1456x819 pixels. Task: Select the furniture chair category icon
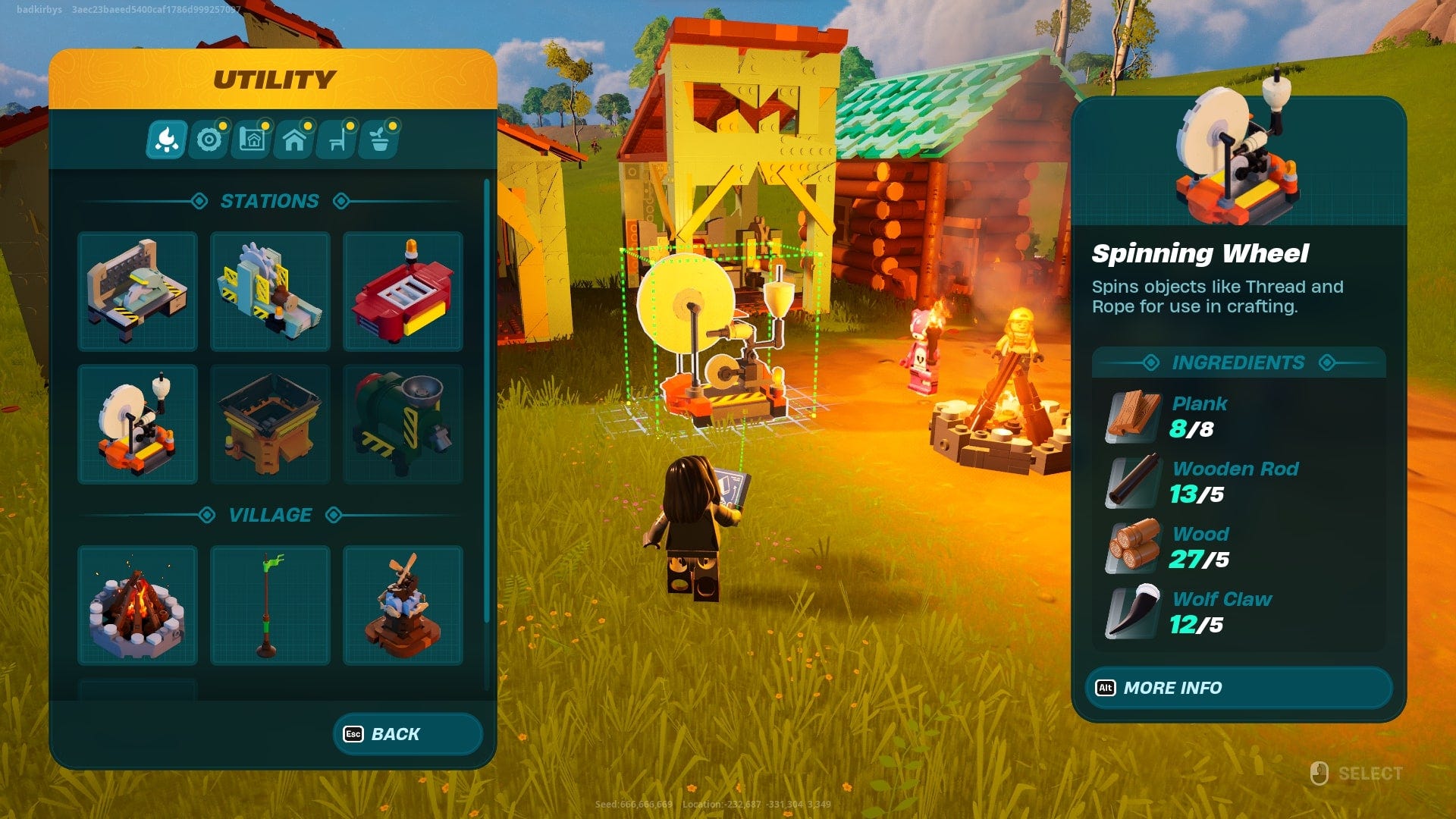(335, 139)
